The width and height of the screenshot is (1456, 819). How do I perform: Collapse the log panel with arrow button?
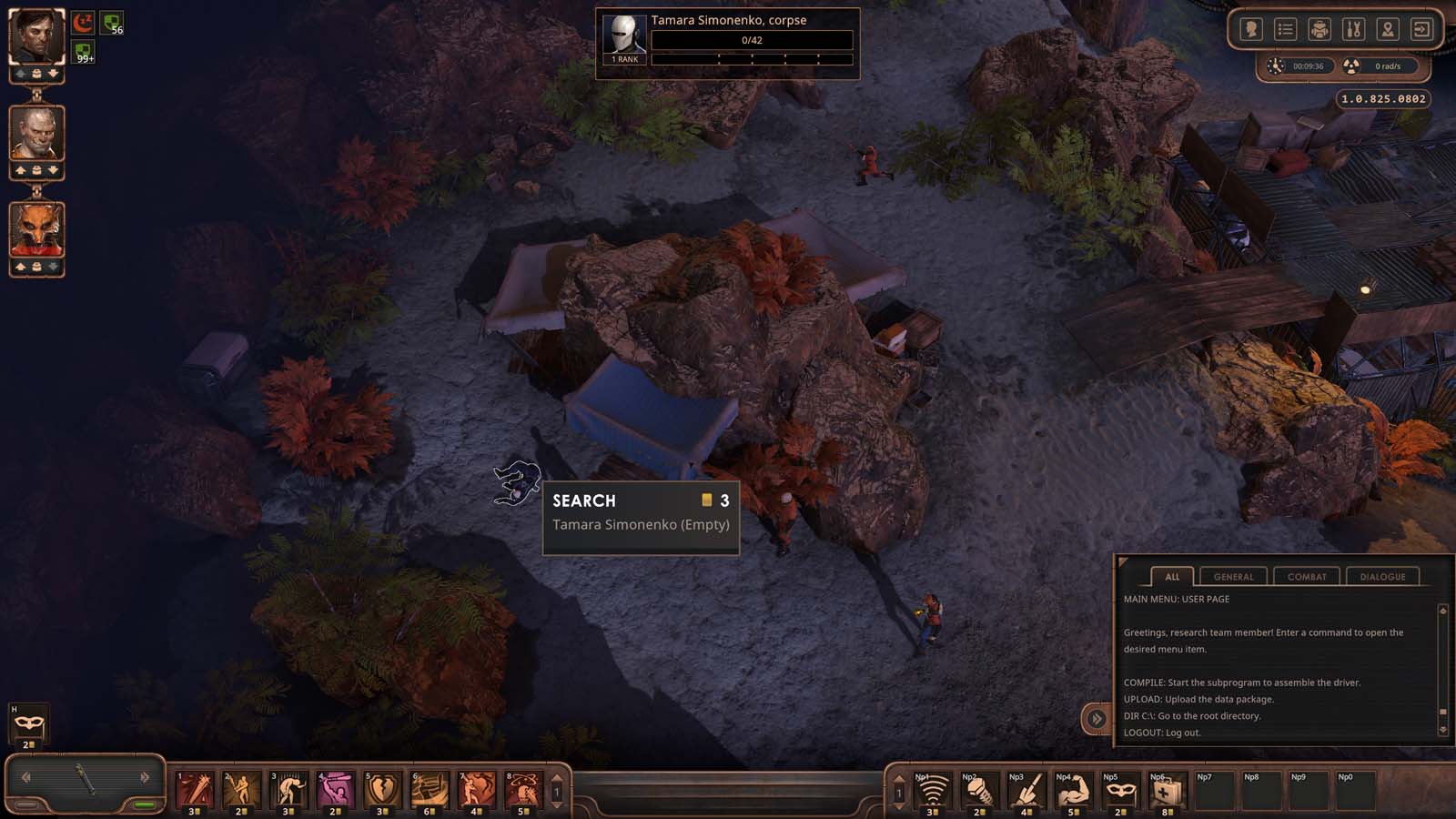(x=1096, y=719)
